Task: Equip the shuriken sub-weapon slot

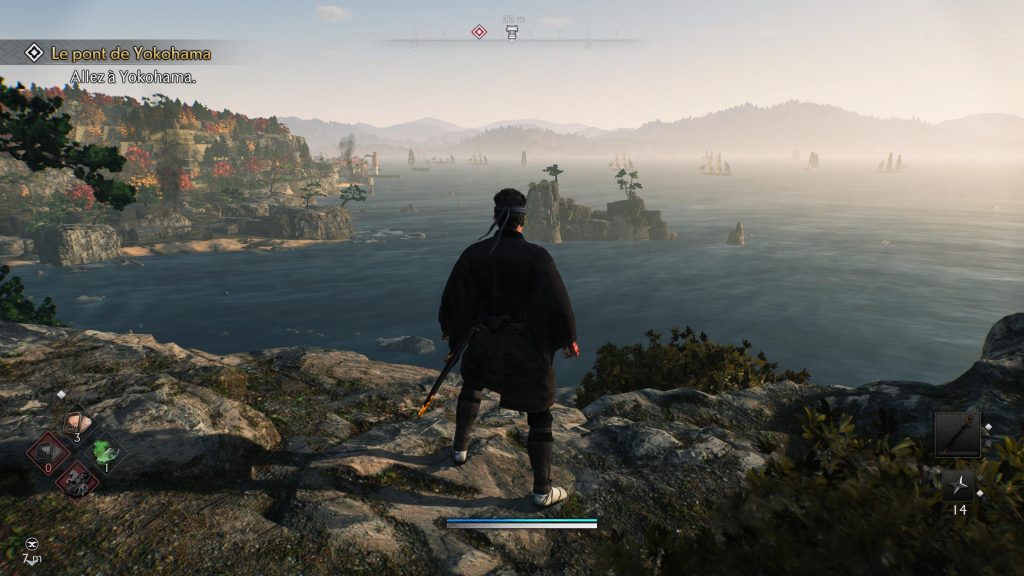Action: coord(957,485)
